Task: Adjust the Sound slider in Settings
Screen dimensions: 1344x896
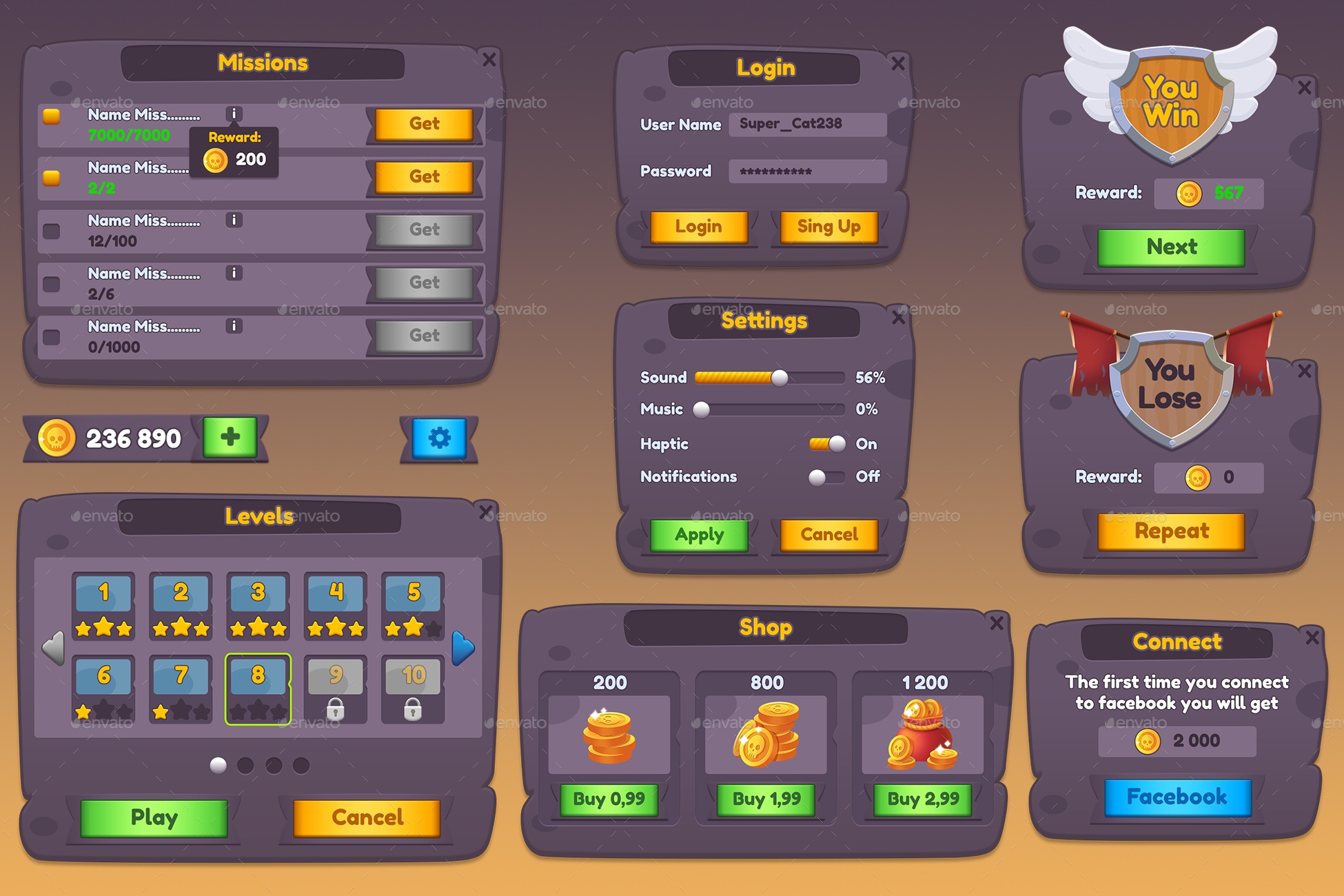Action: pos(779,378)
